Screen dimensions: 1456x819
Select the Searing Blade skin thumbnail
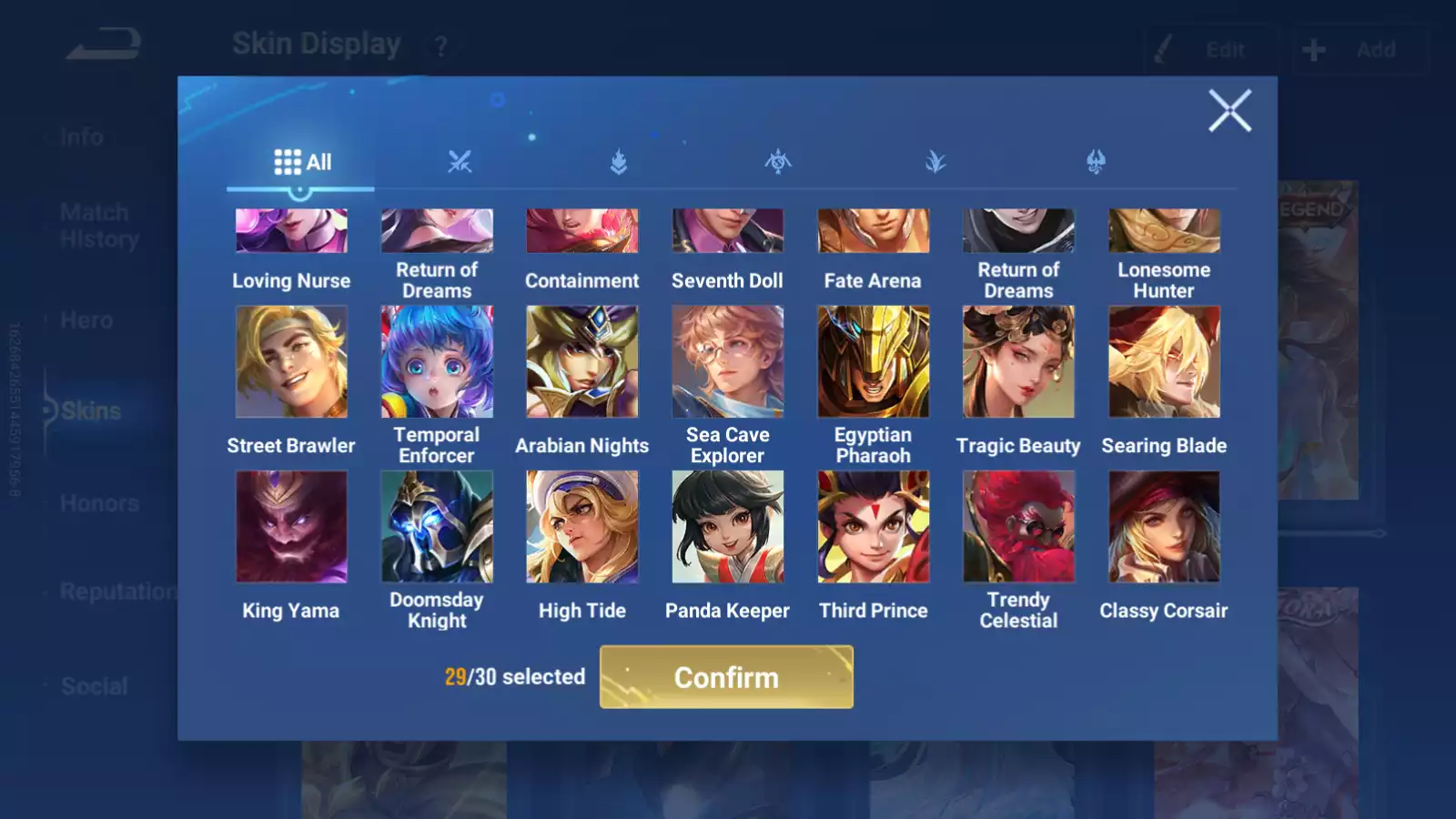tap(1164, 361)
